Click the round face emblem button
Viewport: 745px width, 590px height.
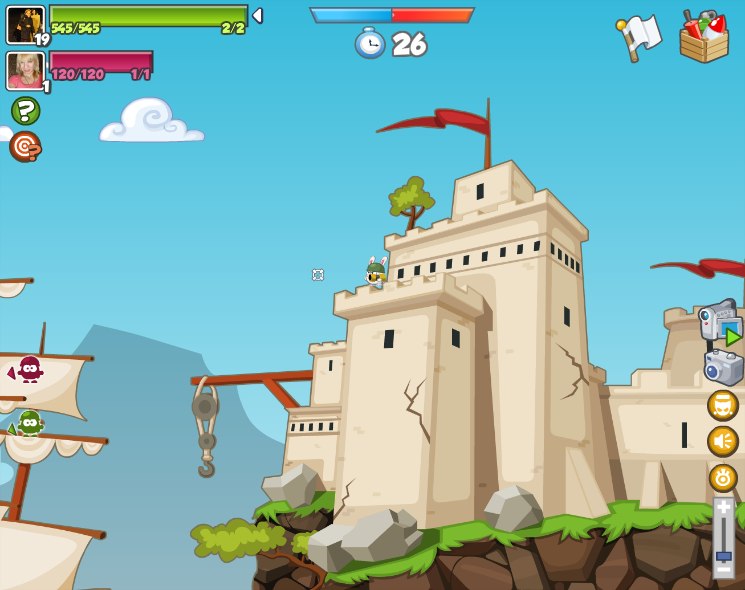point(723,405)
